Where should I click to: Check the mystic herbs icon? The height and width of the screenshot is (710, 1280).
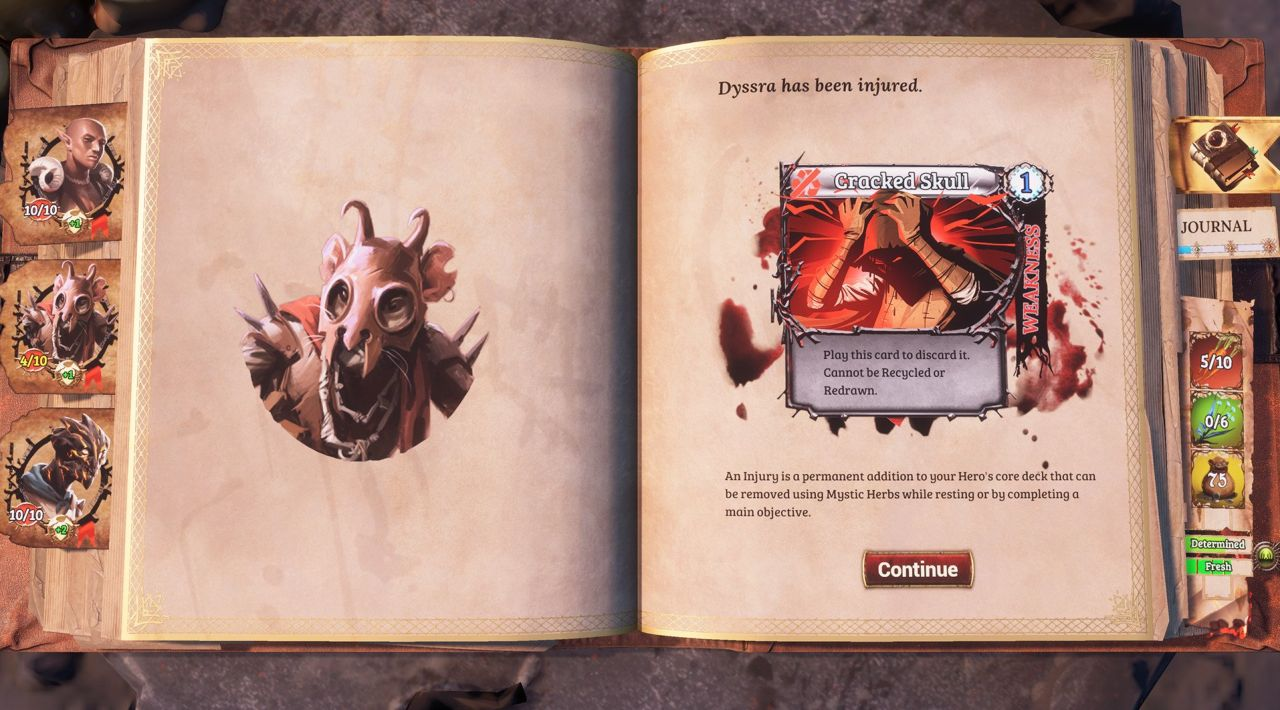1215,421
